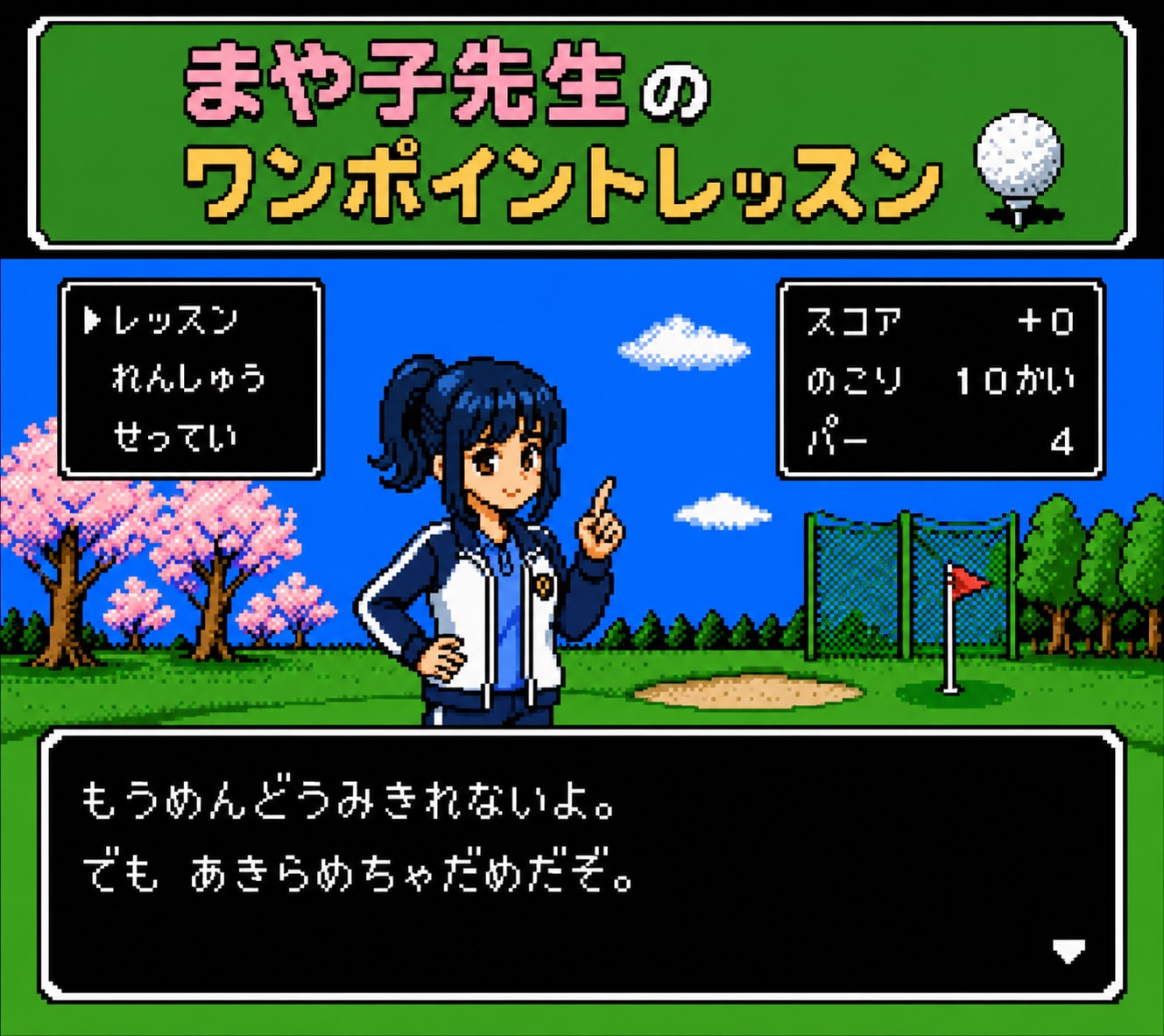Advance dialogue with the white down arrow
Image resolution: width=1164 pixels, height=1036 pixels.
[1069, 950]
